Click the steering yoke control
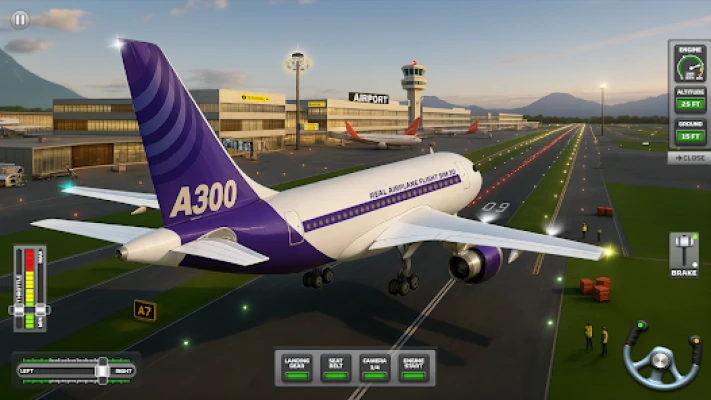 point(661,355)
